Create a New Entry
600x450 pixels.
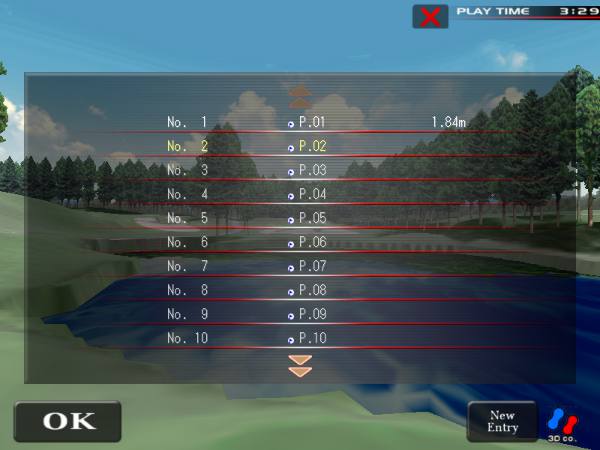coord(502,421)
